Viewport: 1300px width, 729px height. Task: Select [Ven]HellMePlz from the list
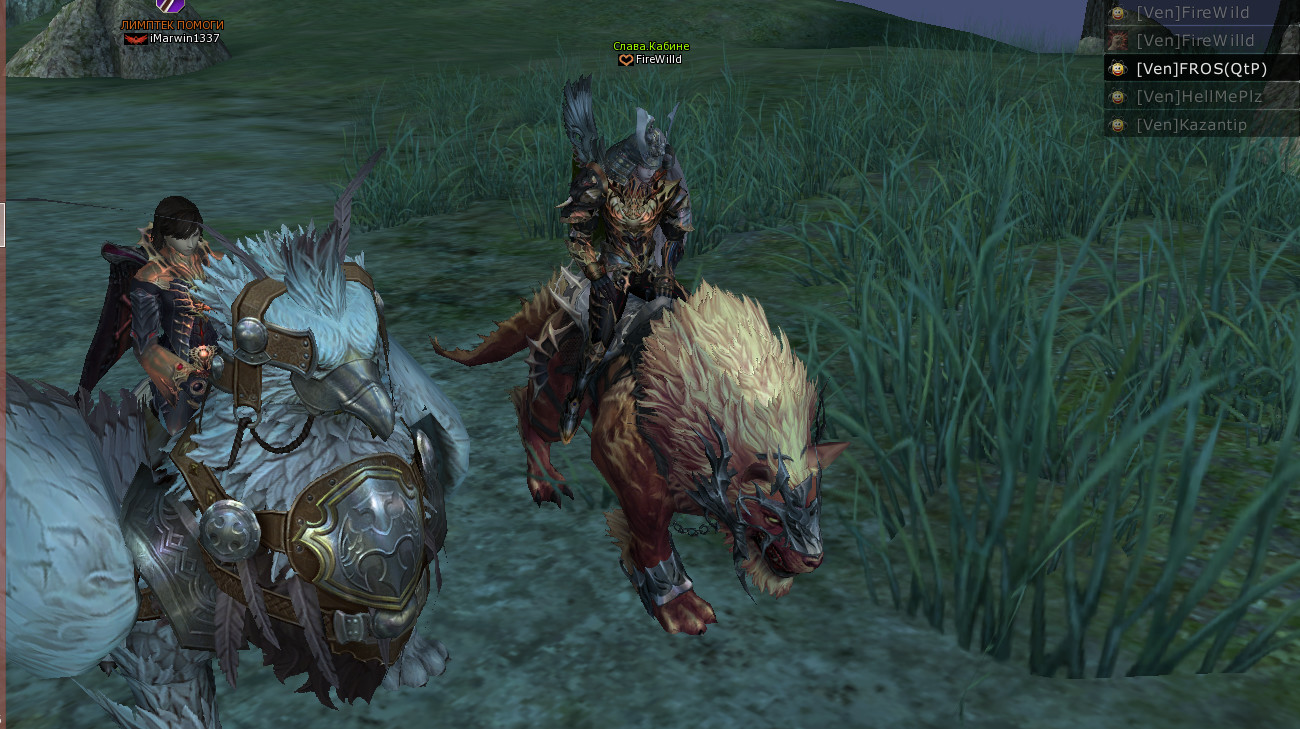1199,97
